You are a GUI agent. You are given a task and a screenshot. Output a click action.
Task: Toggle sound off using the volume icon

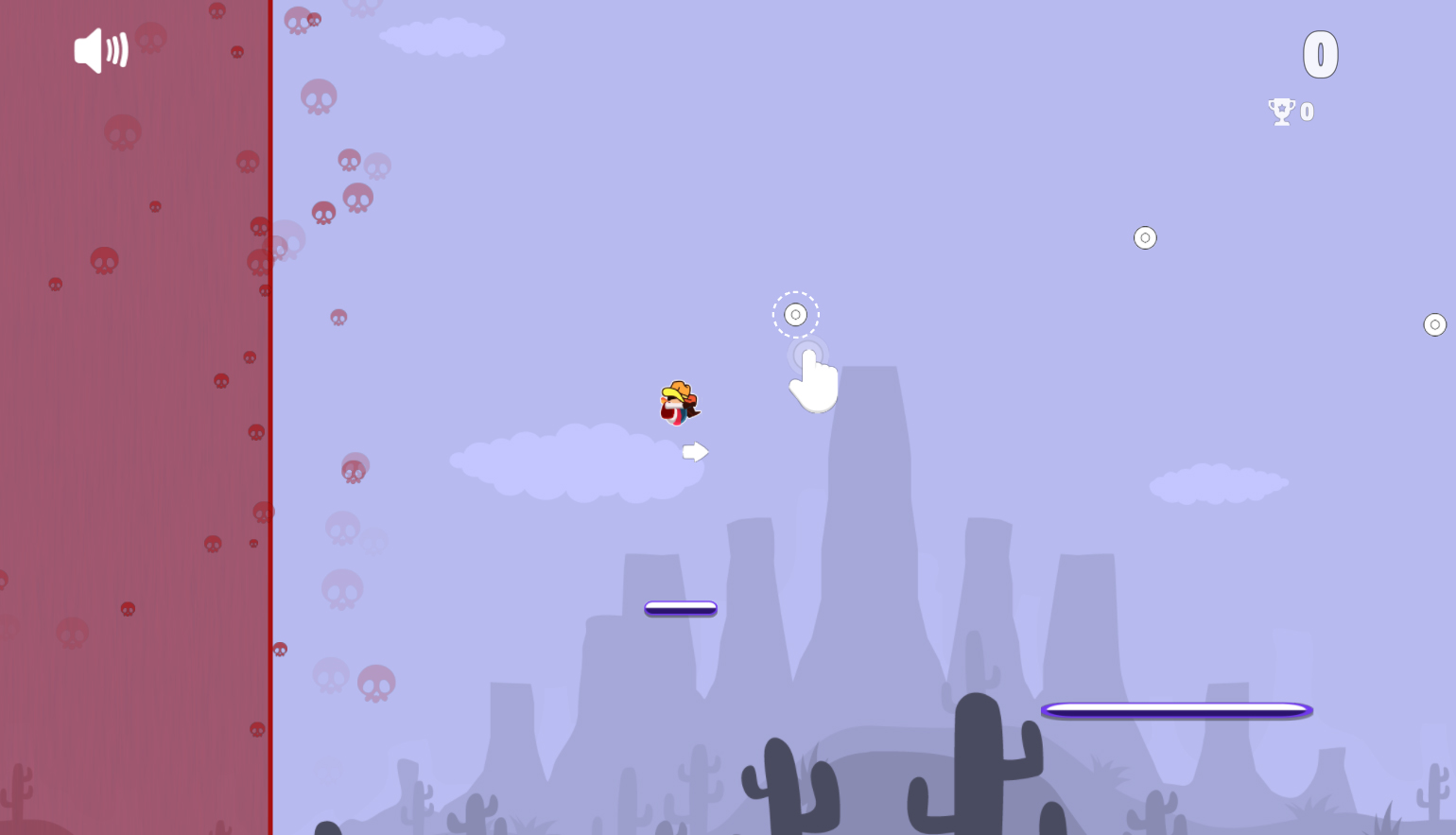tap(100, 51)
